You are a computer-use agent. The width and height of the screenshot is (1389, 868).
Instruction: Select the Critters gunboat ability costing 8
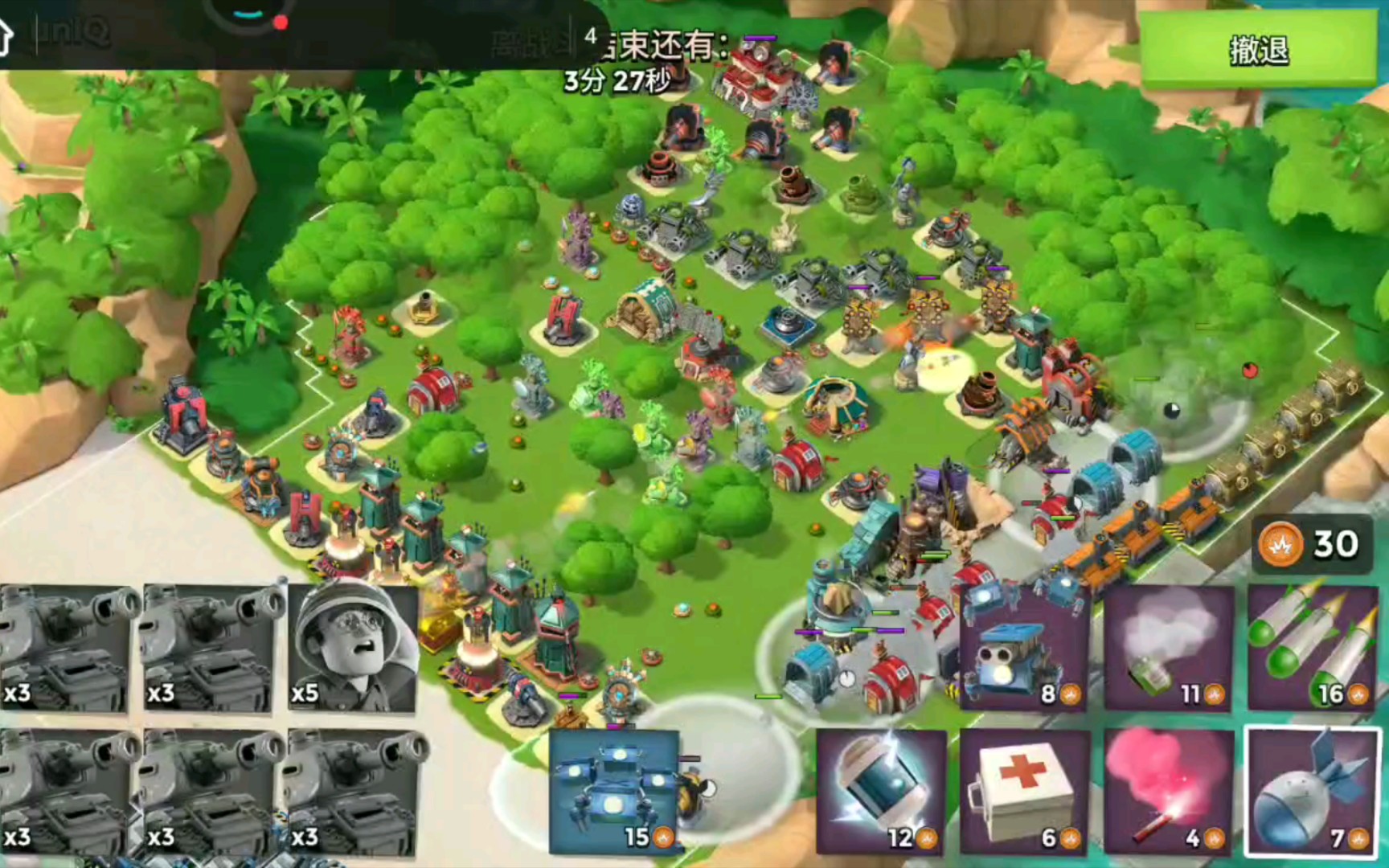1024,648
